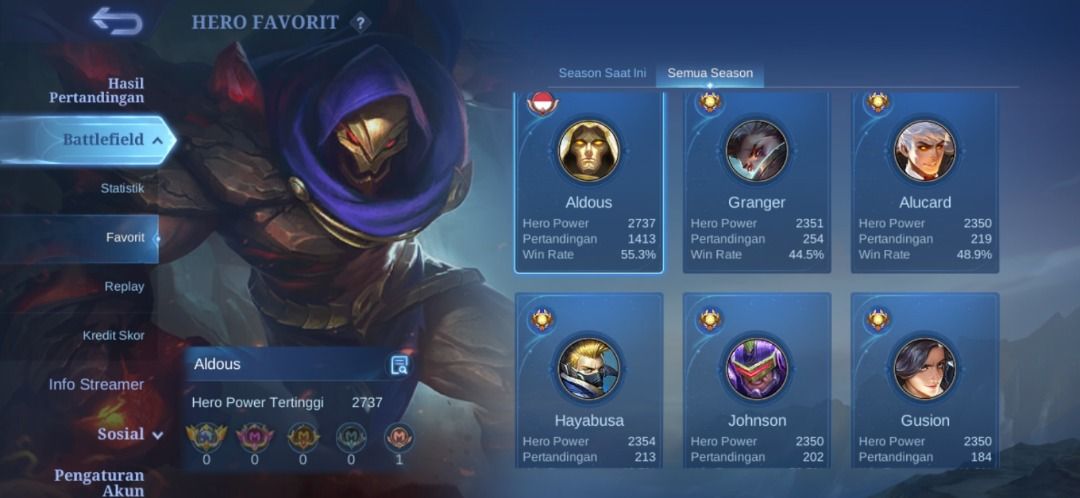Choose the Alucard hero card

[925, 183]
